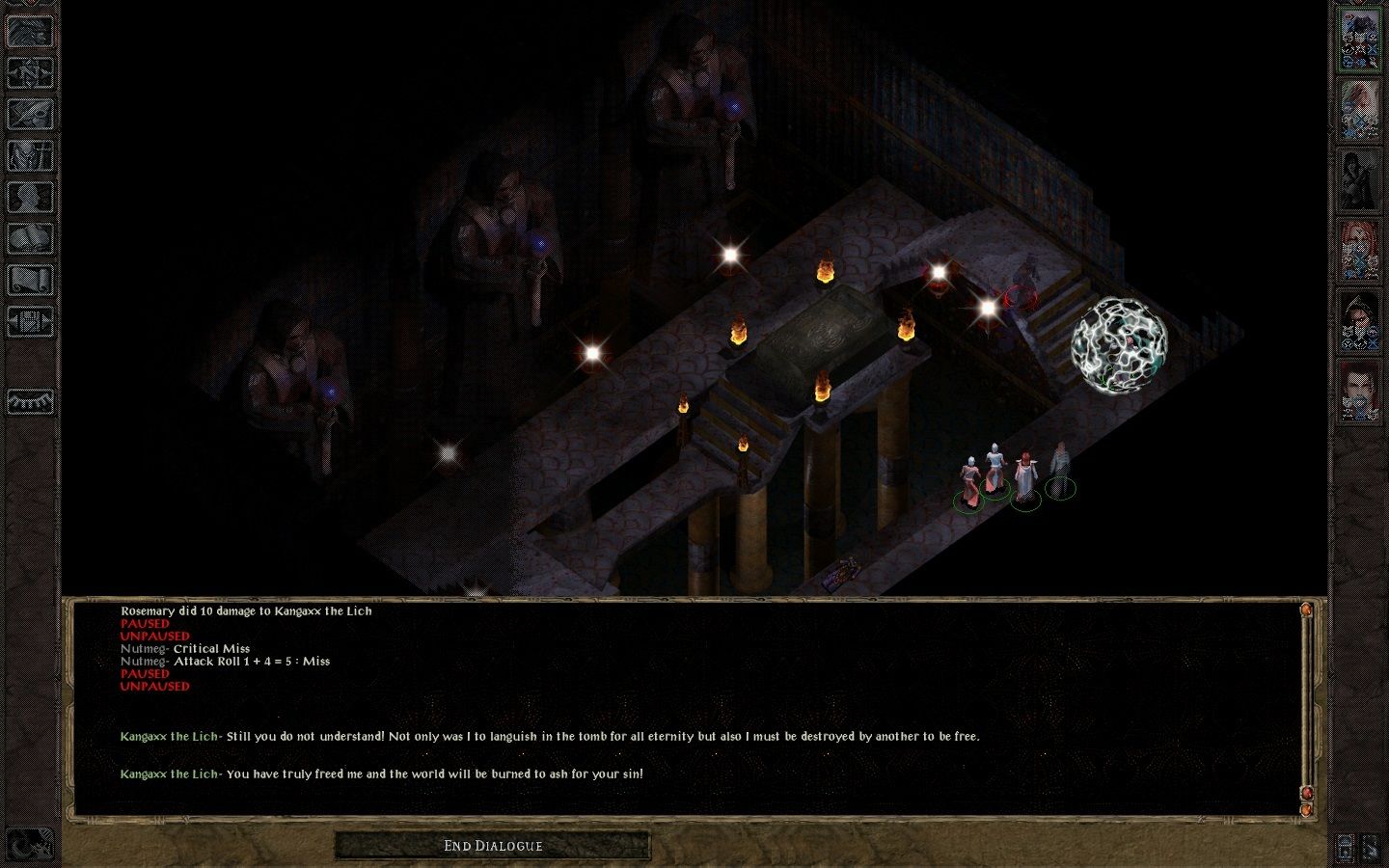This screenshot has width=1389, height=868.
Task: Click the crescent moon rest button
Action: pyautogui.click(x=29, y=845)
